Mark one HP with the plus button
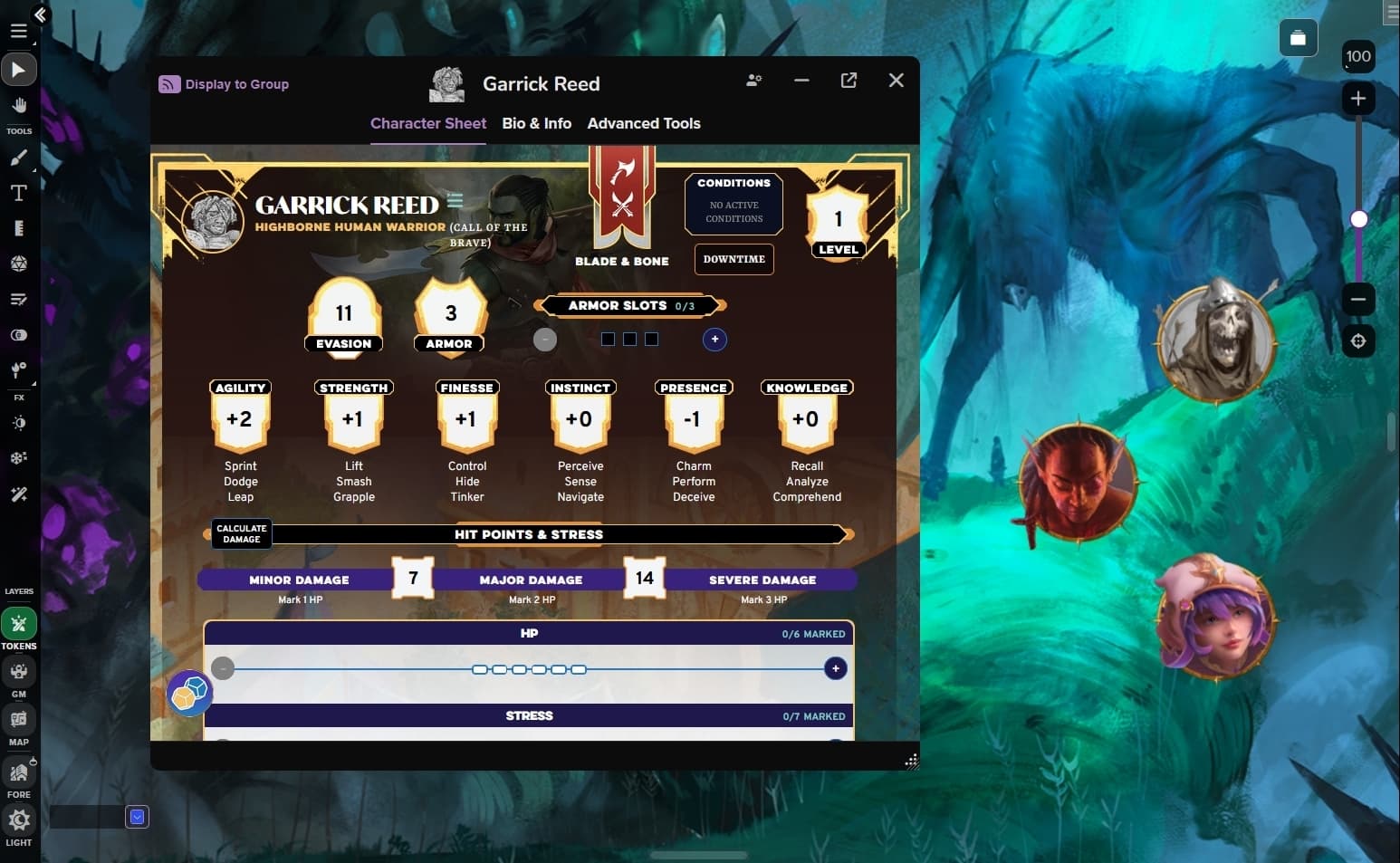1400x863 pixels. click(x=835, y=669)
